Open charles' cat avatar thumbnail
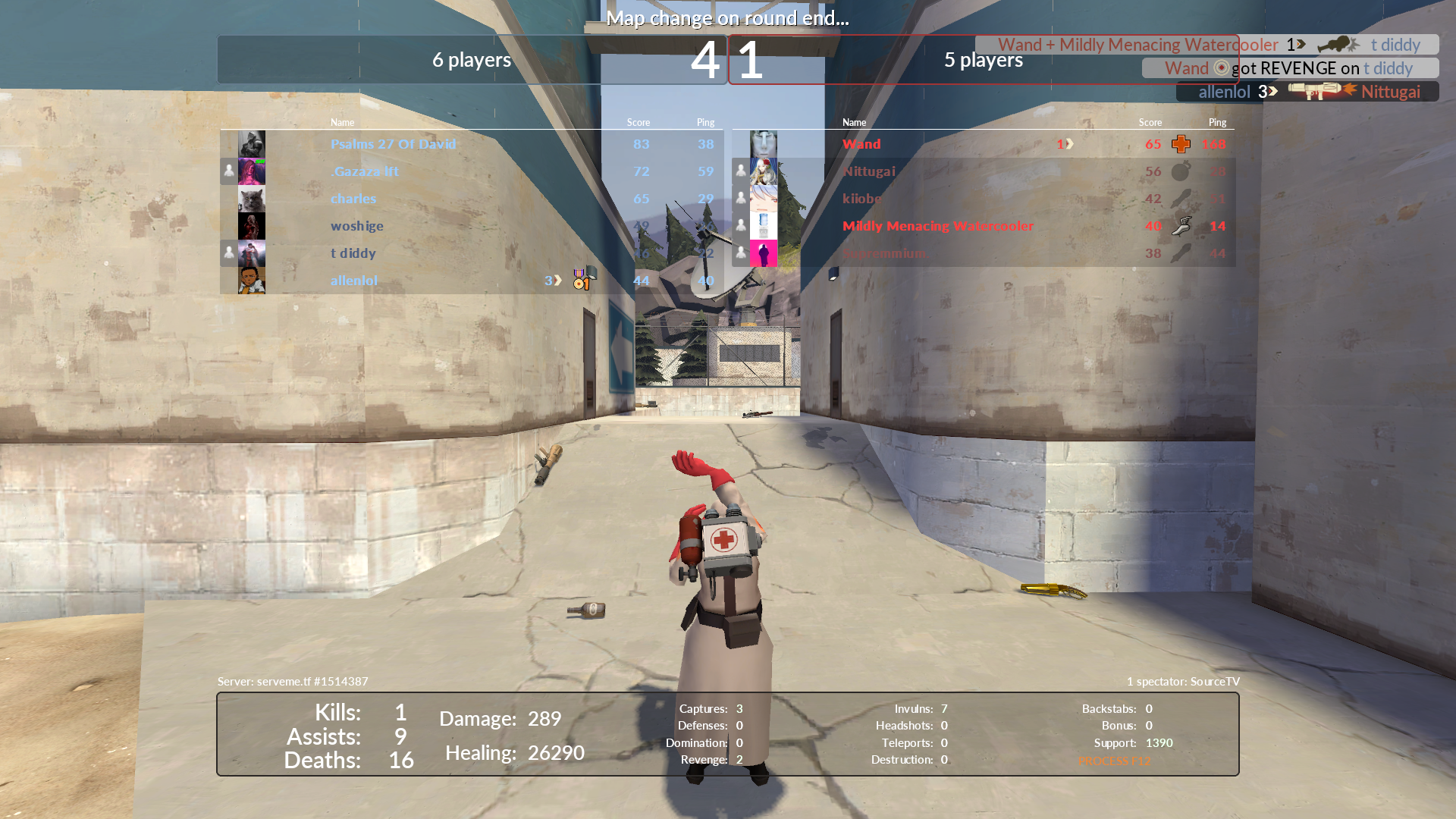This screenshot has width=1456, height=819. pyautogui.click(x=252, y=199)
